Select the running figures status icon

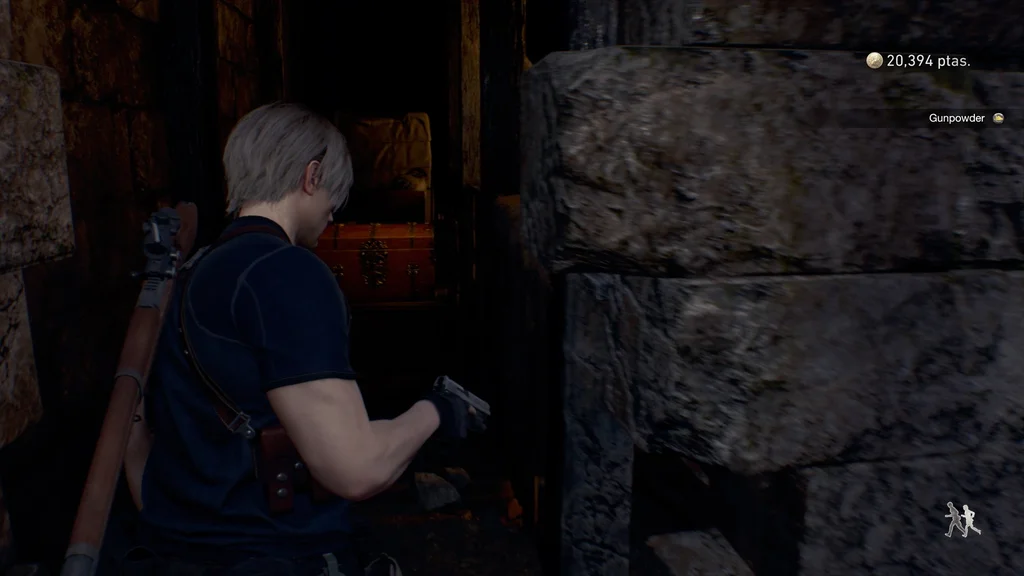[962, 519]
